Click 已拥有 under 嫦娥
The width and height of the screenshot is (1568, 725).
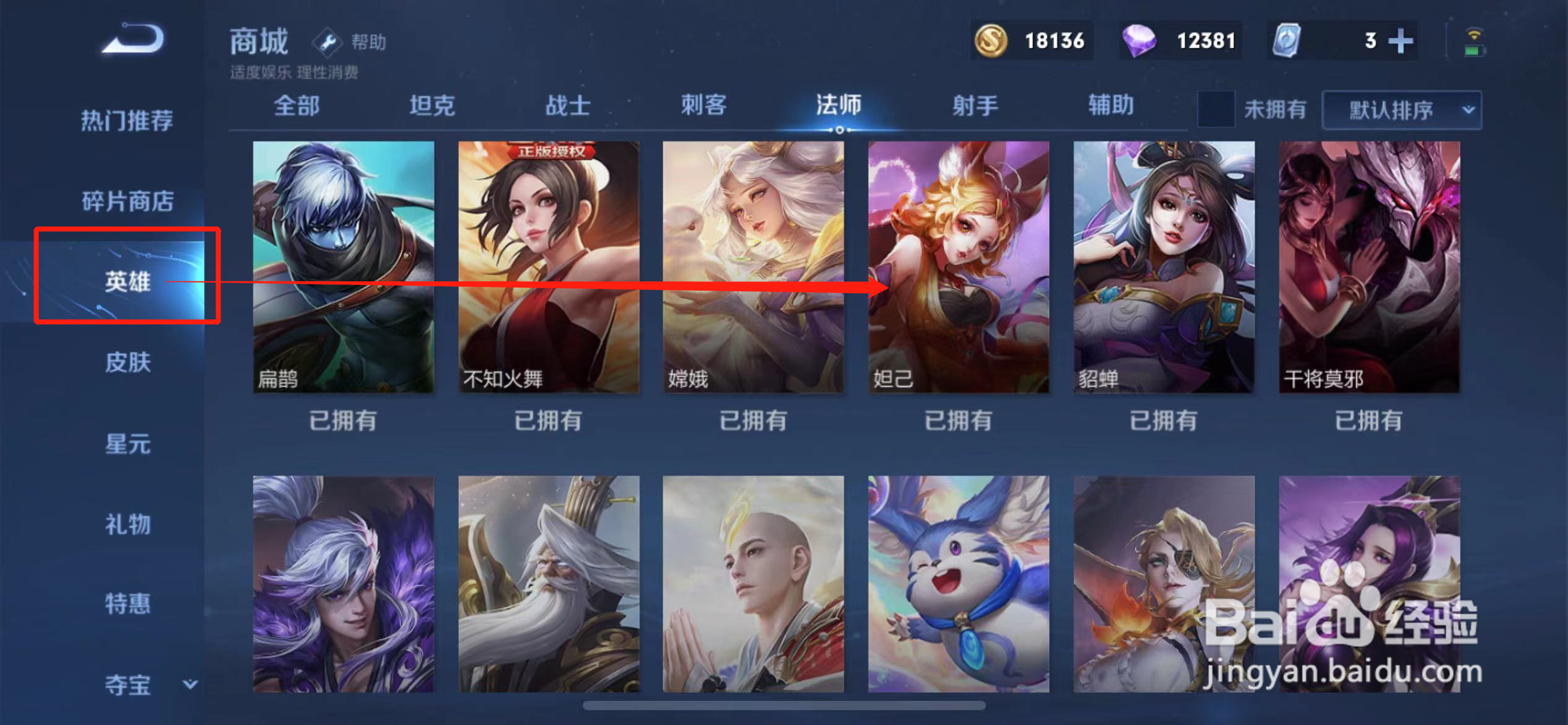[752, 420]
